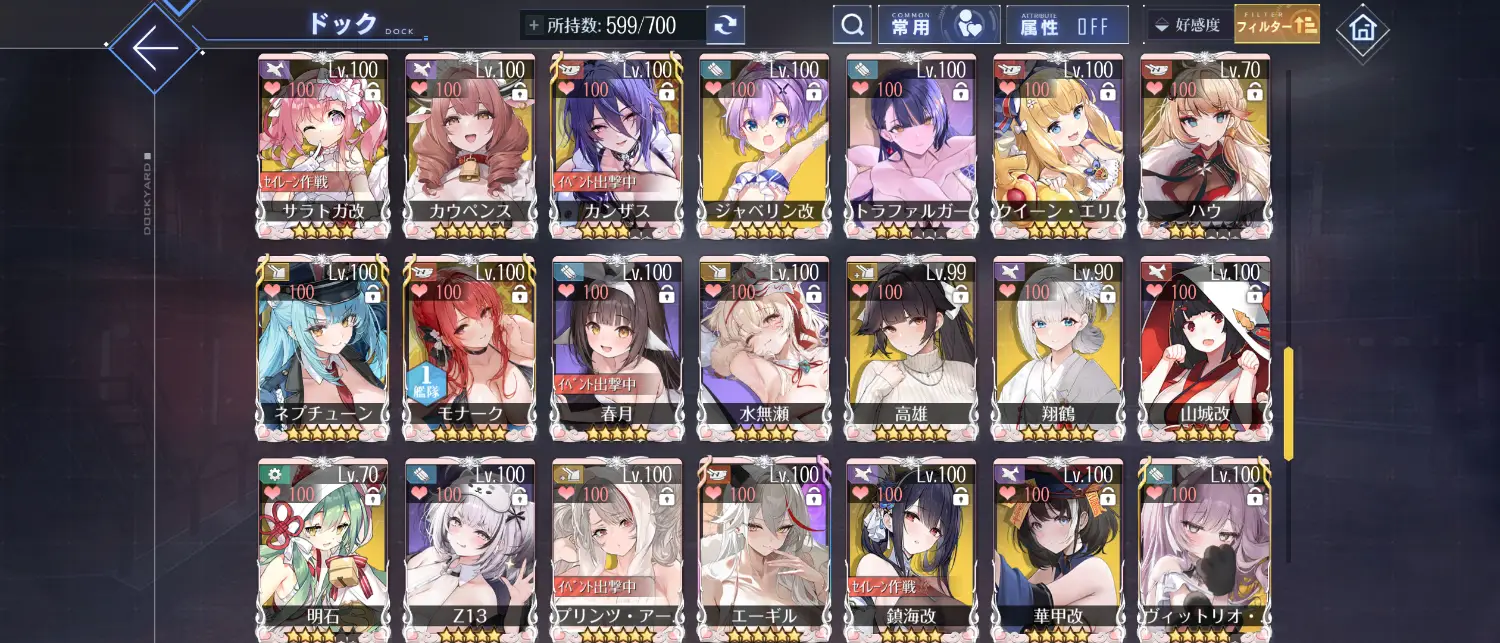Toggle the 常用 common filter
1500x643 pixels.
tap(938, 25)
